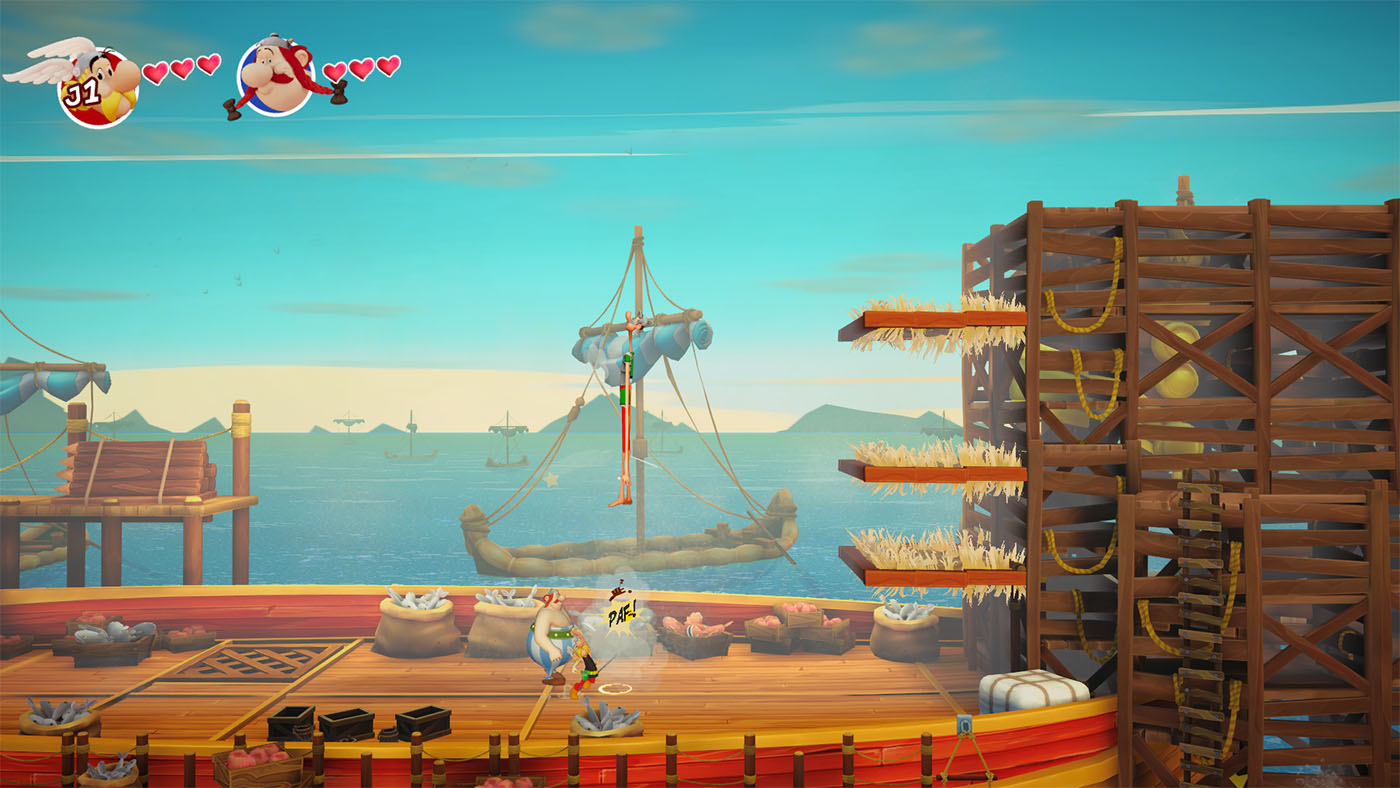Select the Obelix character portrait
The image size is (1400, 788).
275,77
